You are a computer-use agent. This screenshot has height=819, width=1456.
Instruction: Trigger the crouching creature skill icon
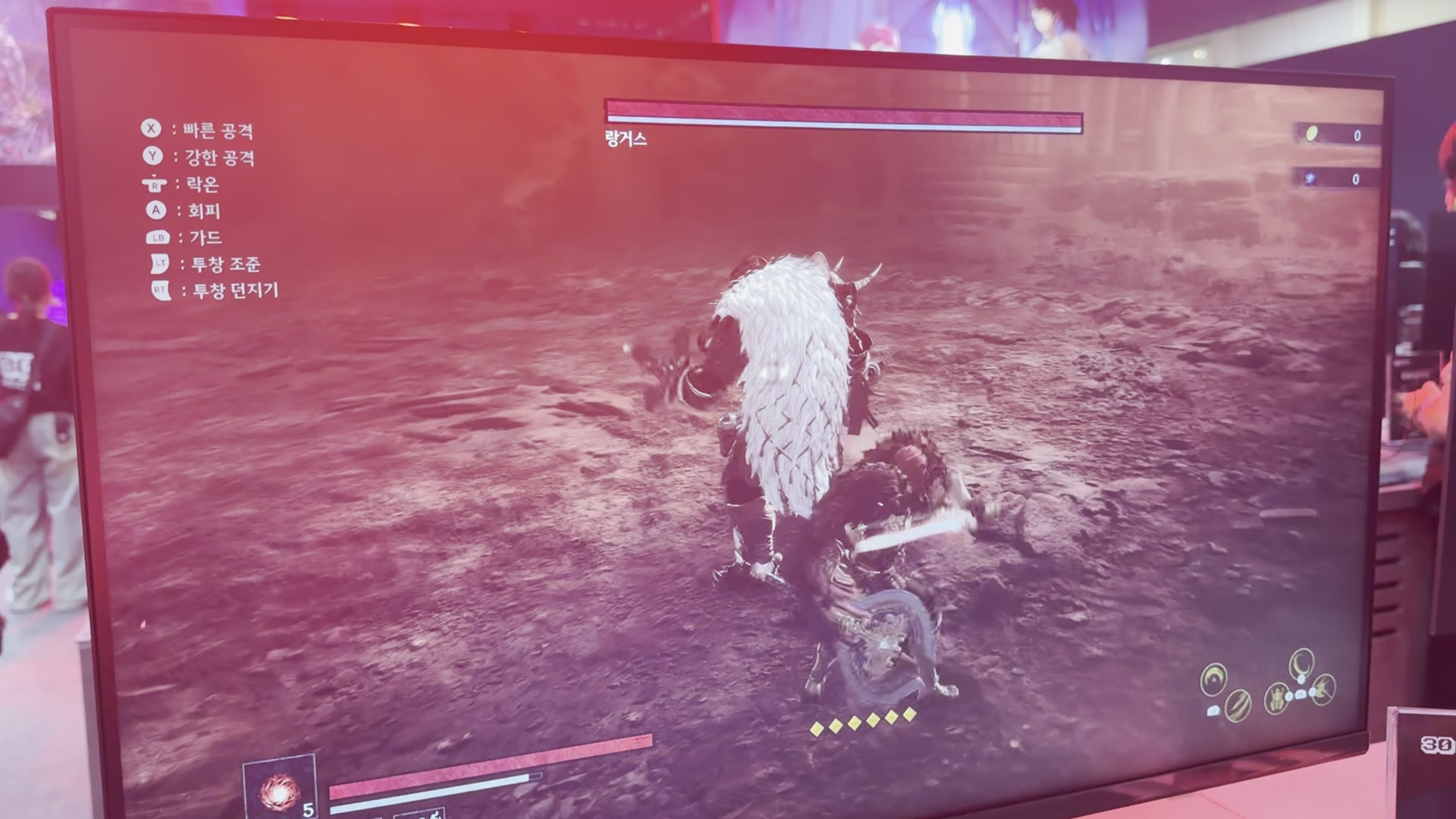point(1278,697)
